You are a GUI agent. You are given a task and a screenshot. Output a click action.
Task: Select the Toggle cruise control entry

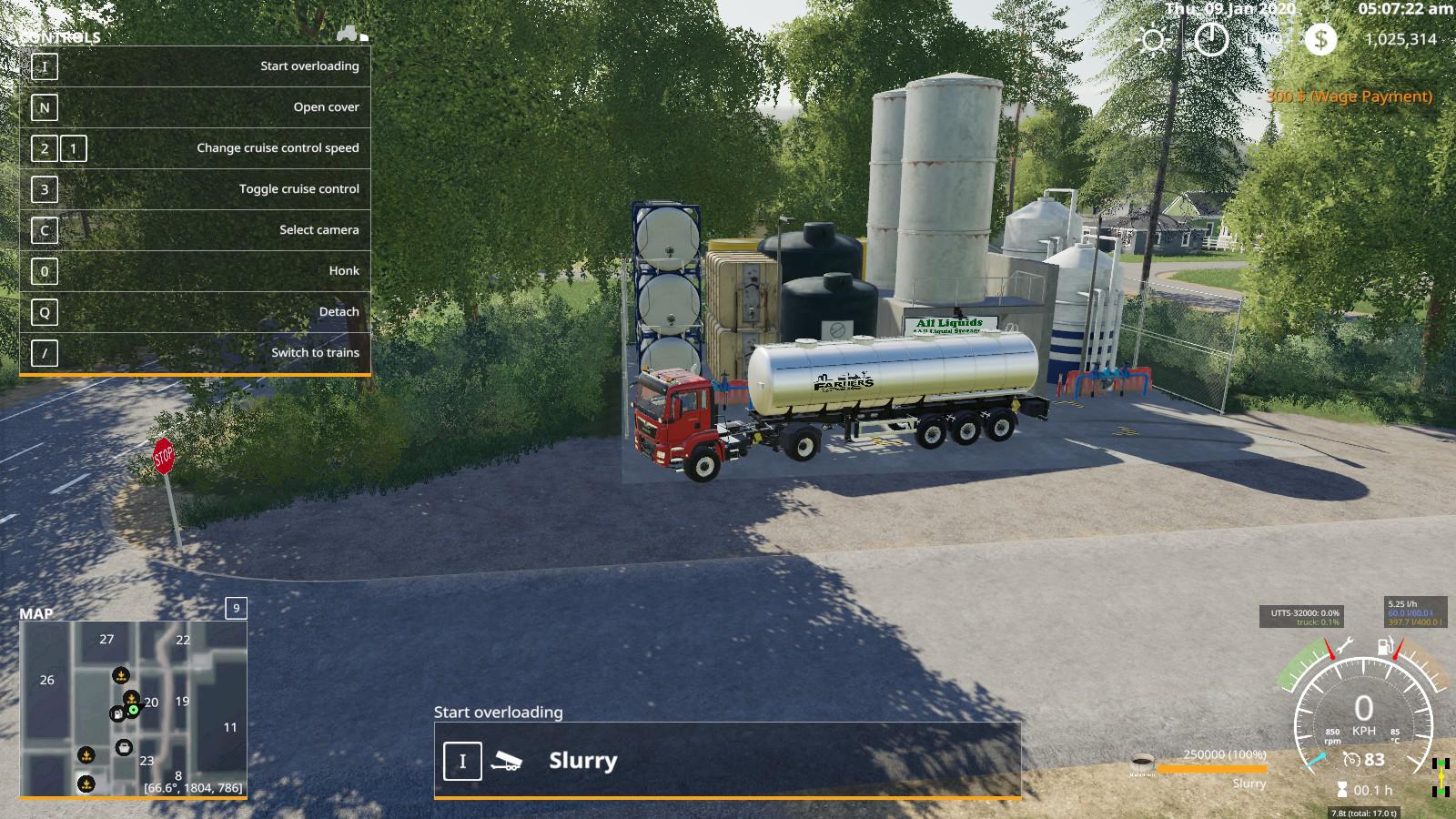195,189
